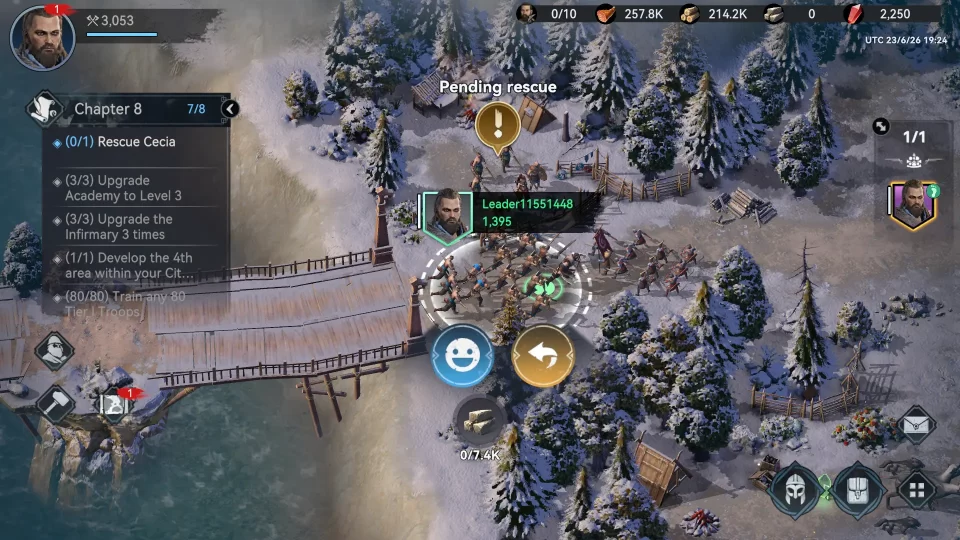
Task: Select the Rescue Cecia quest objective
Action: point(135,142)
